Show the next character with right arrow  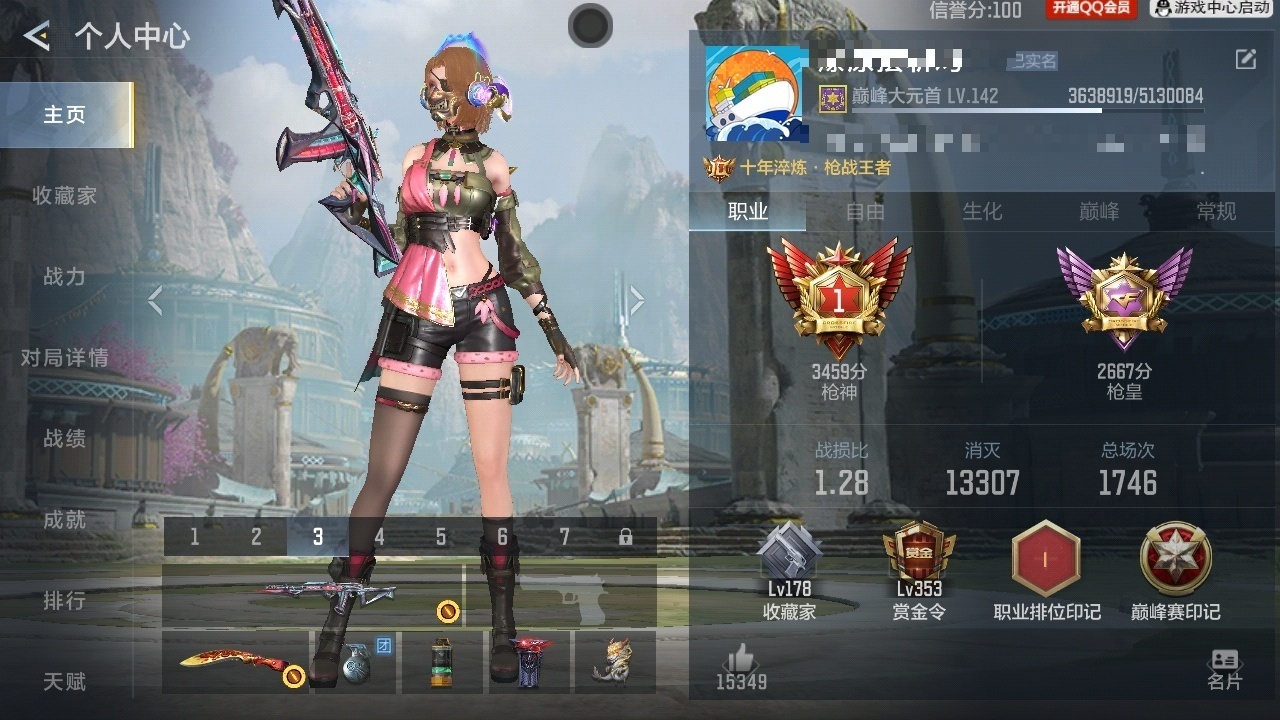pos(636,300)
